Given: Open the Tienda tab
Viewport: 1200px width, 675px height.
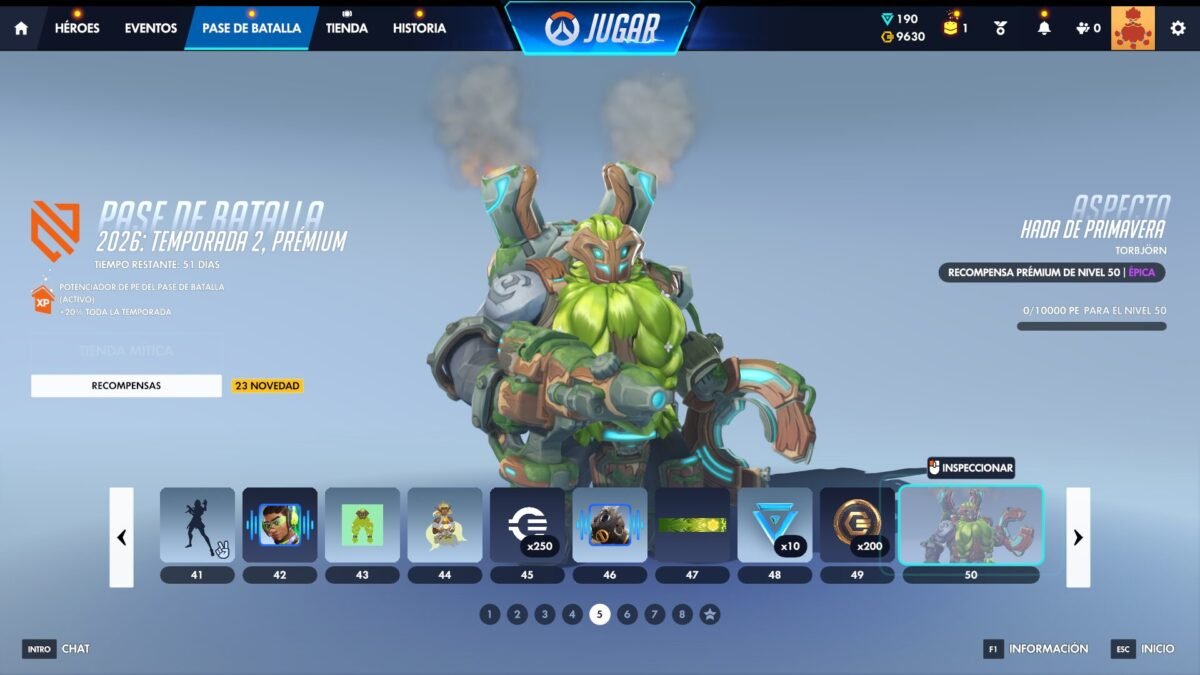Looking at the screenshot, I should click(x=346, y=28).
